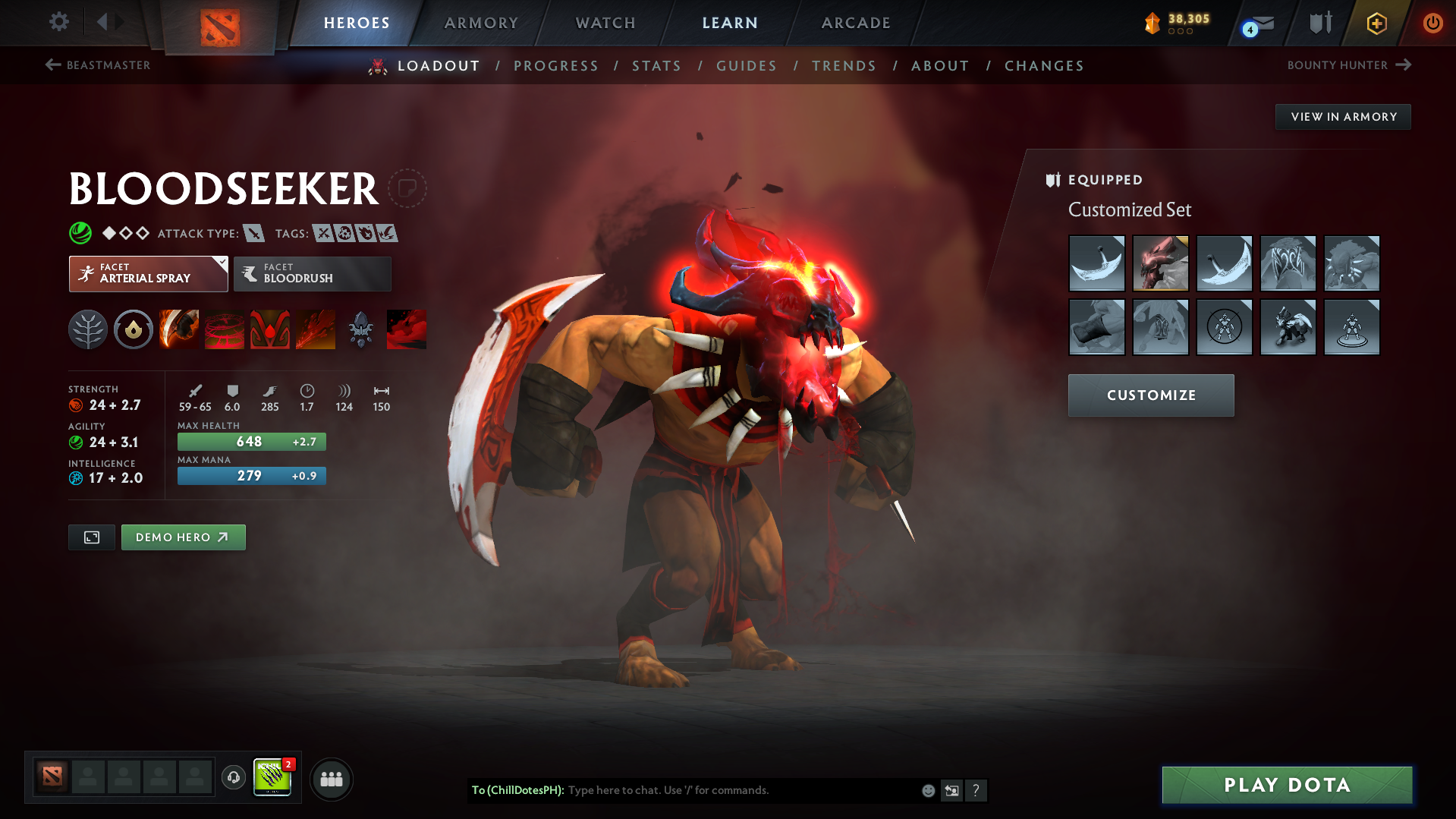Click VIEW IN ARMORY
This screenshot has width=1456, height=819.
pos(1342,116)
